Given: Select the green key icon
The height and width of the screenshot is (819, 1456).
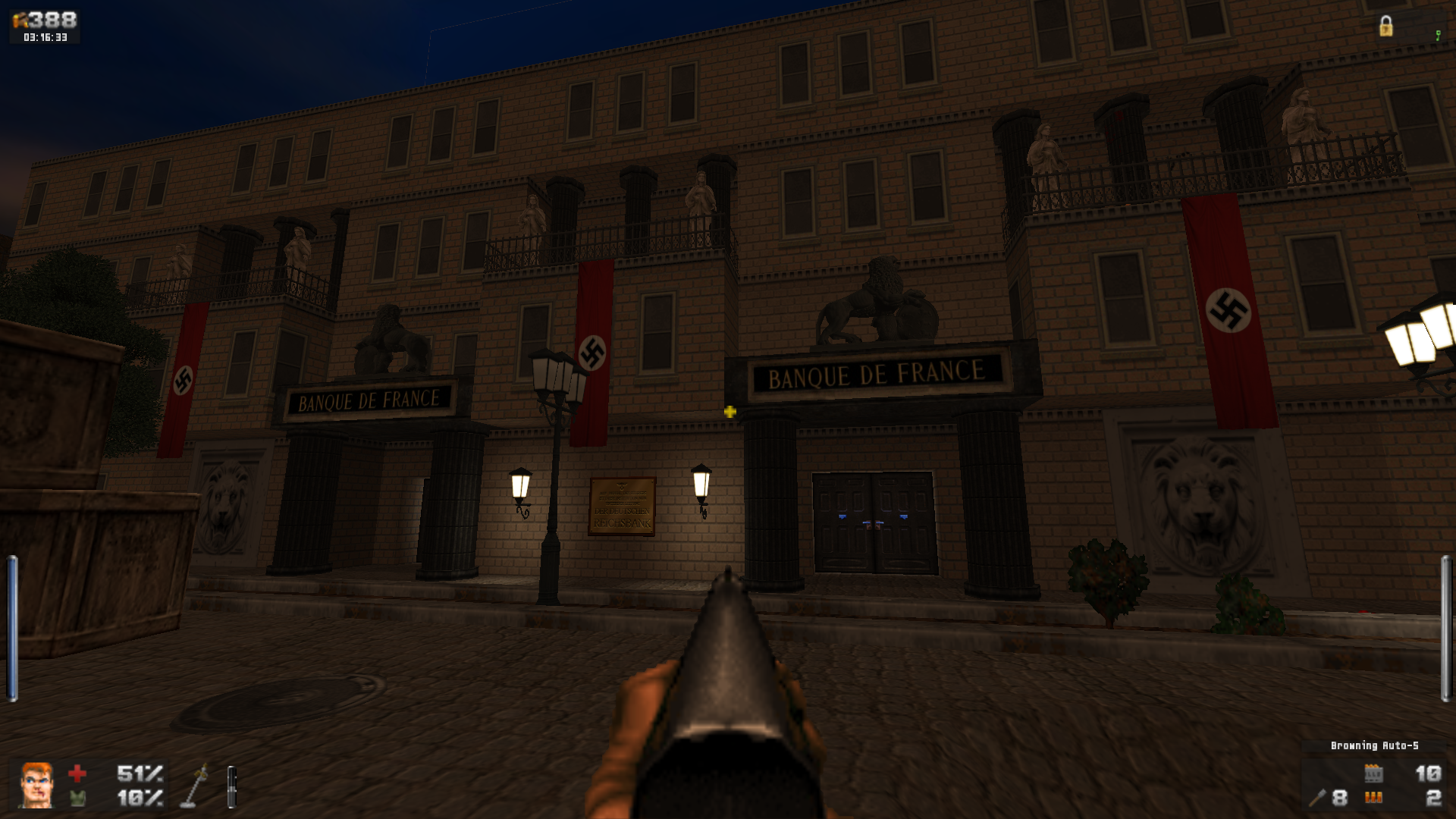Looking at the screenshot, I should tap(1438, 36).
